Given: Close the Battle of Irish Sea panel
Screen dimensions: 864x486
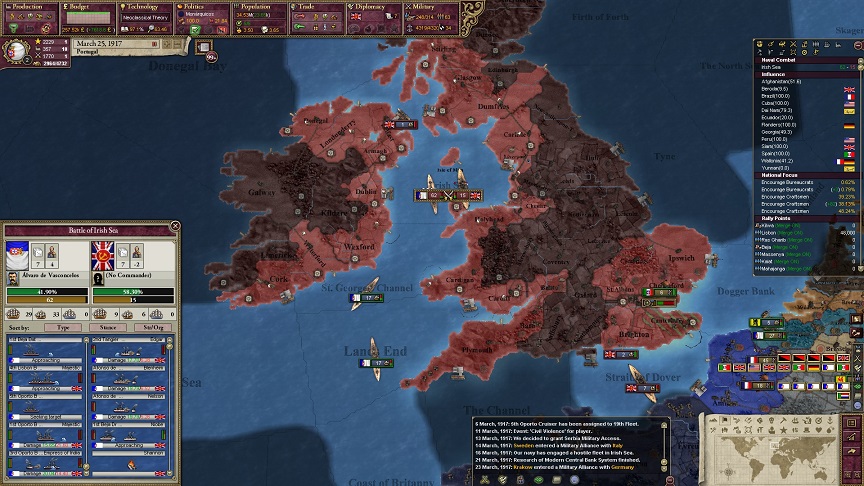Looking at the screenshot, I should pyautogui.click(x=176, y=226).
